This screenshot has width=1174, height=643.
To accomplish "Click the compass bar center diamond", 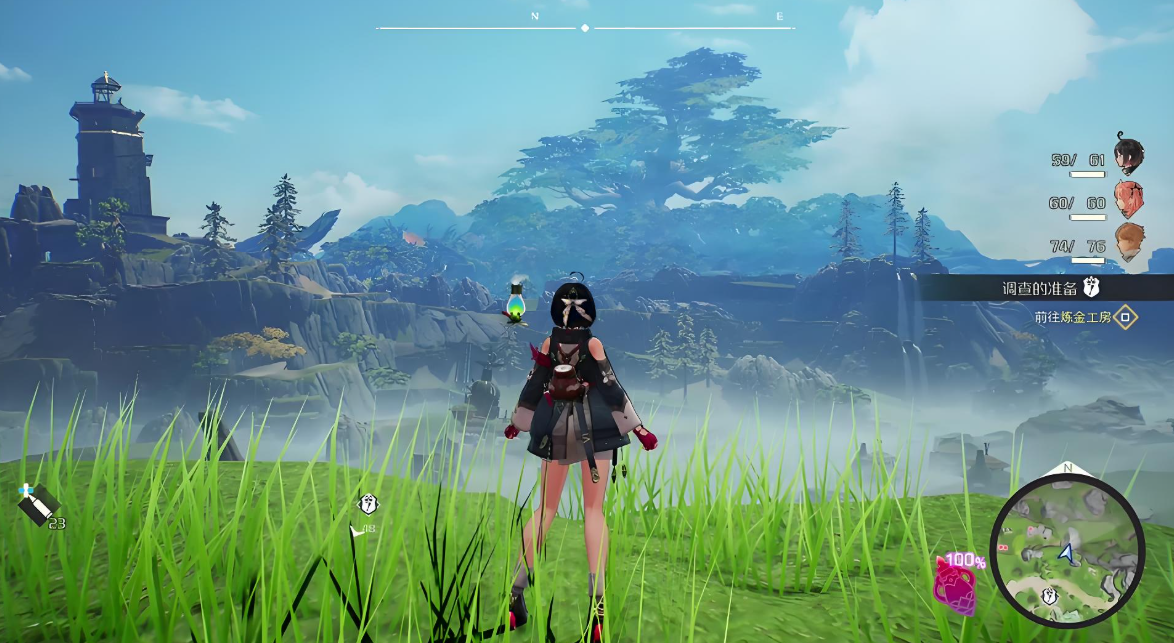I will pyautogui.click(x=585, y=28).
